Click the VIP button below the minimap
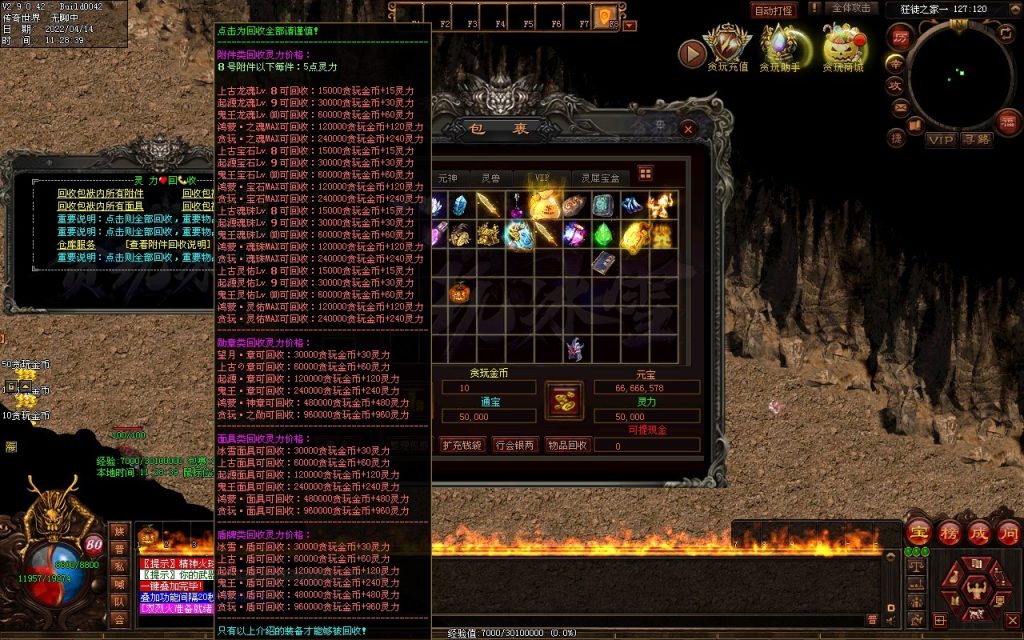 tap(940, 139)
